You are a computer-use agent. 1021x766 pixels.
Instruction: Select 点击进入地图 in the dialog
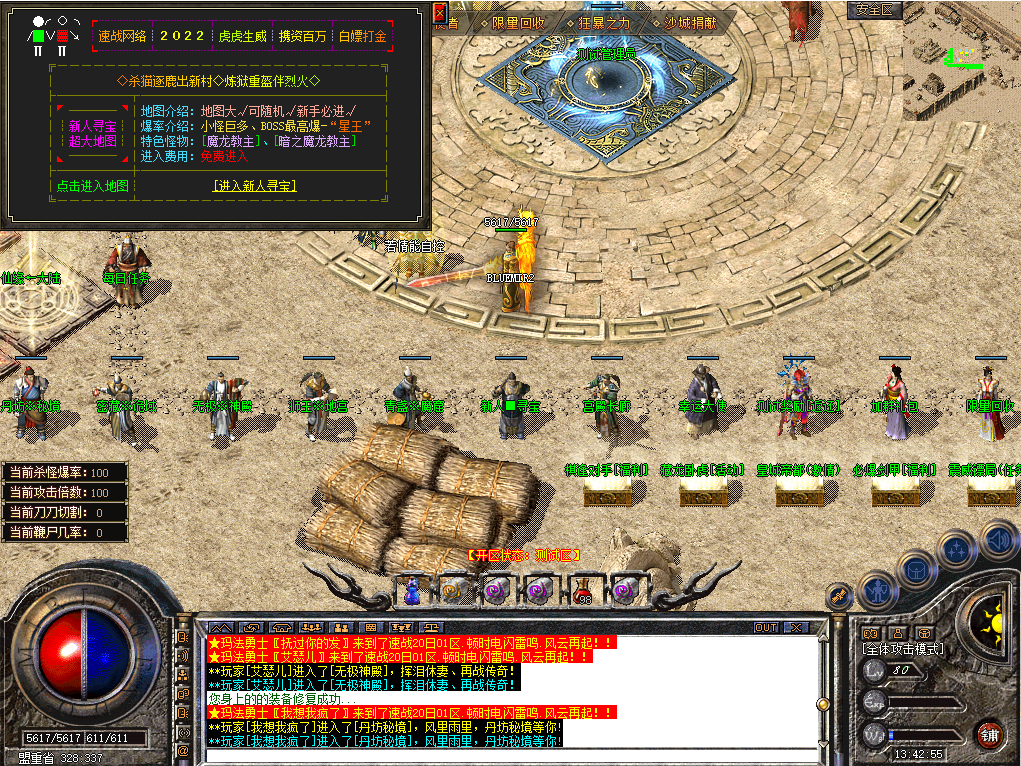(92, 185)
